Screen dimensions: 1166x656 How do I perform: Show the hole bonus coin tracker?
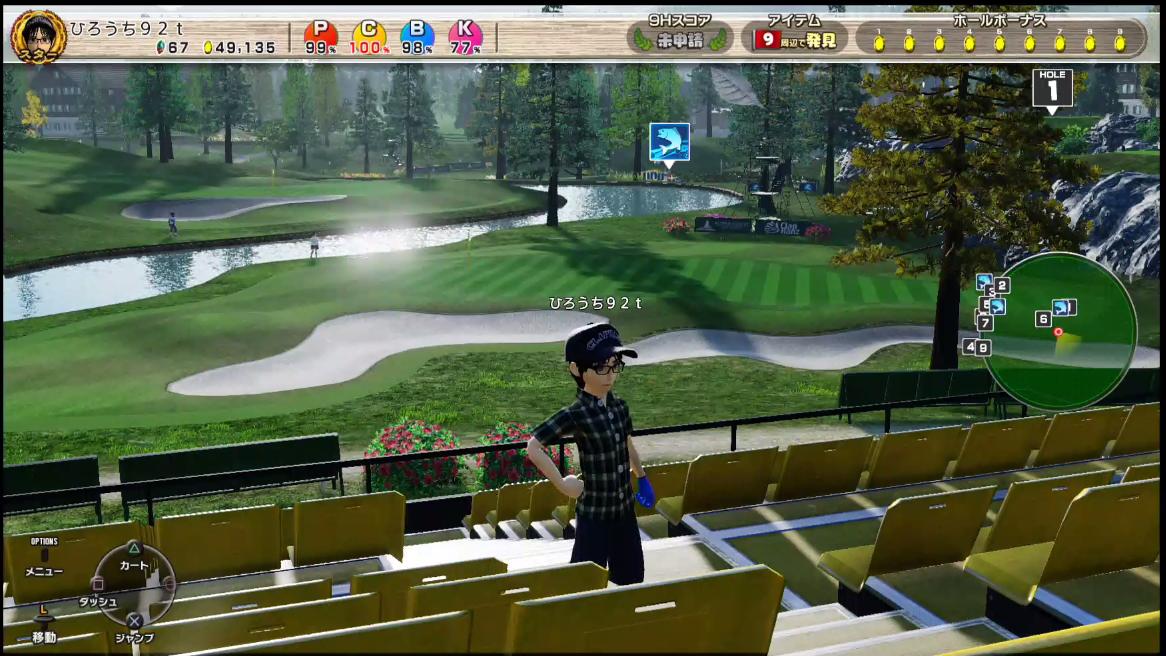pos(1000,37)
